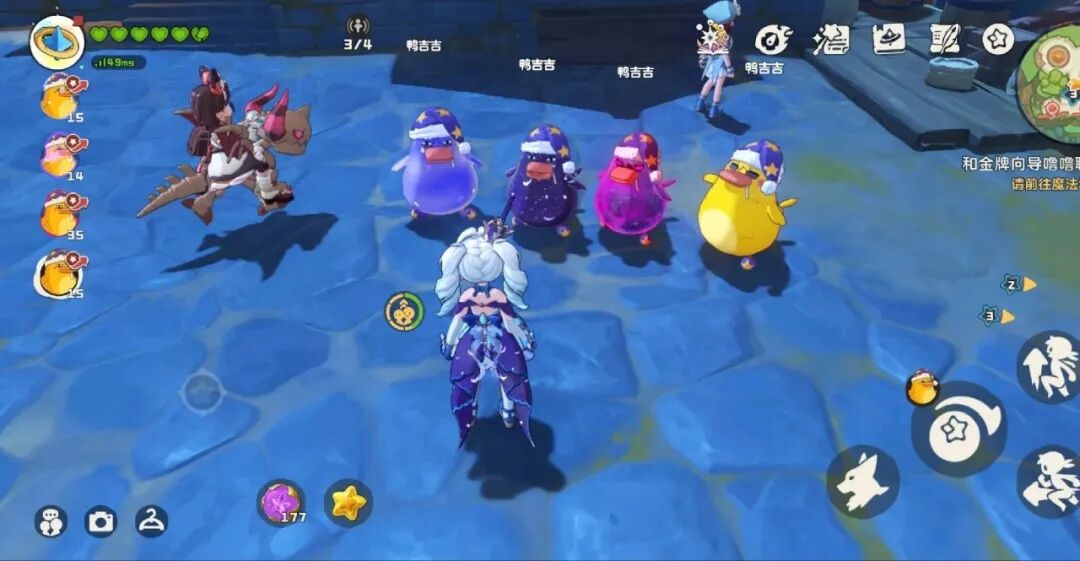Open the magic wand scroll menu
Image resolution: width=1080 pixels, height=561 pixels.
tap(830, 40)
